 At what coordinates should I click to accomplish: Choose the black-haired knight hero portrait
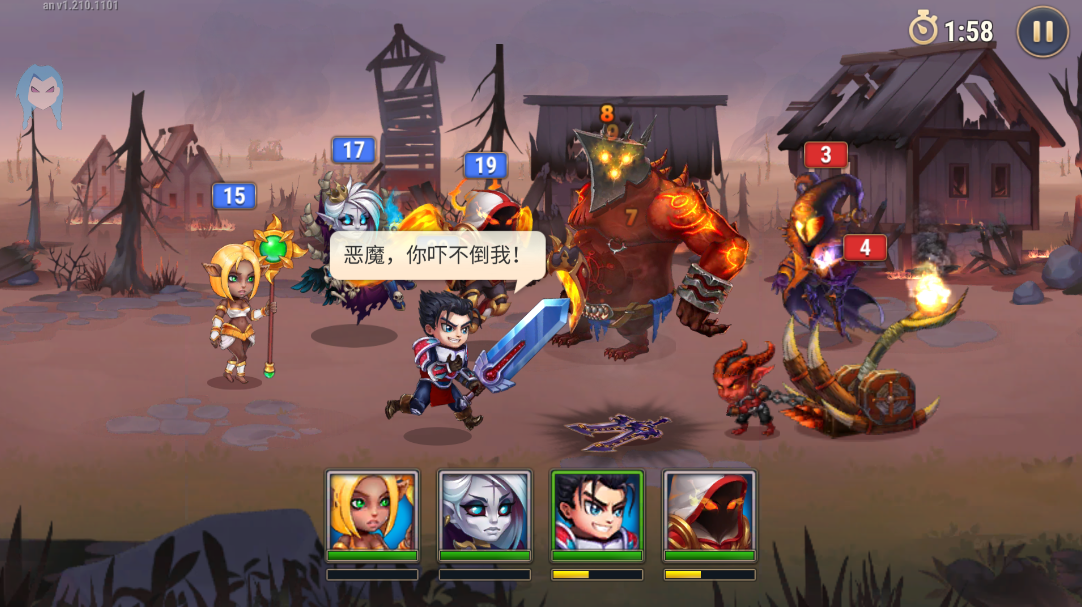[x=597, y=511]
